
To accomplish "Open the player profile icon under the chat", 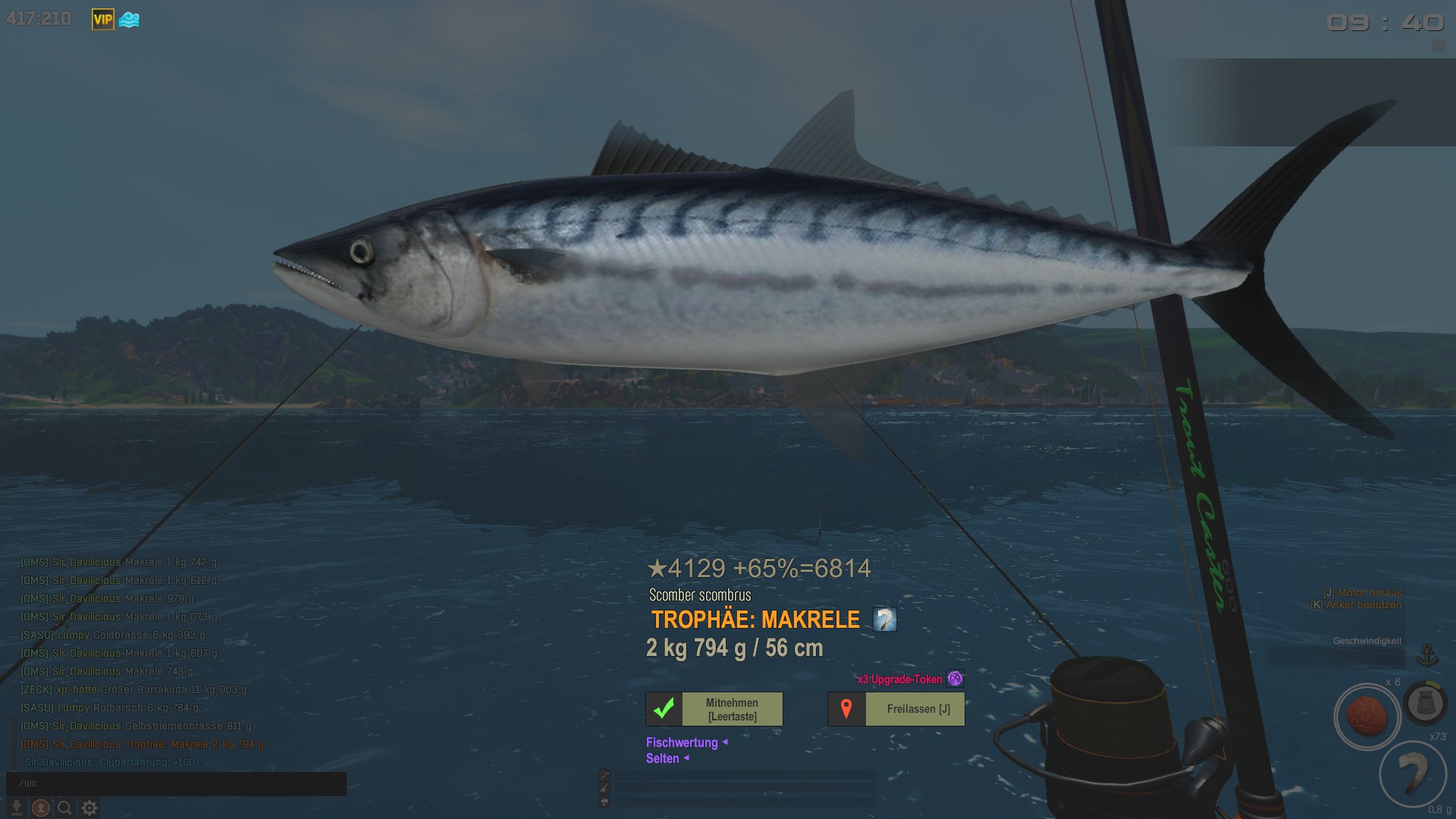I will pyautogui.click(x=41, y=808).
